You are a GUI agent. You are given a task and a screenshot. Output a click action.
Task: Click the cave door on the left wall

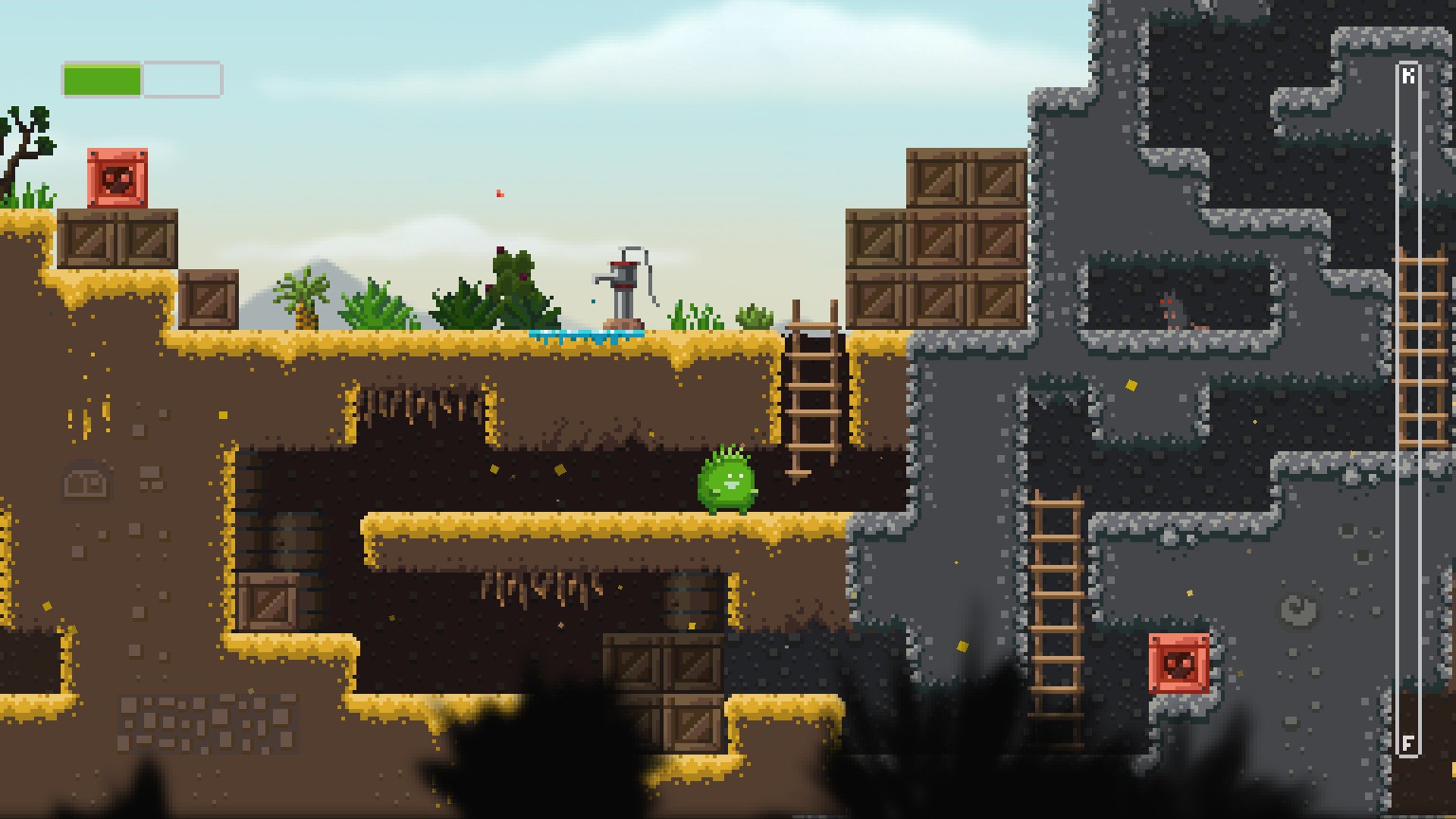point(85,481)
